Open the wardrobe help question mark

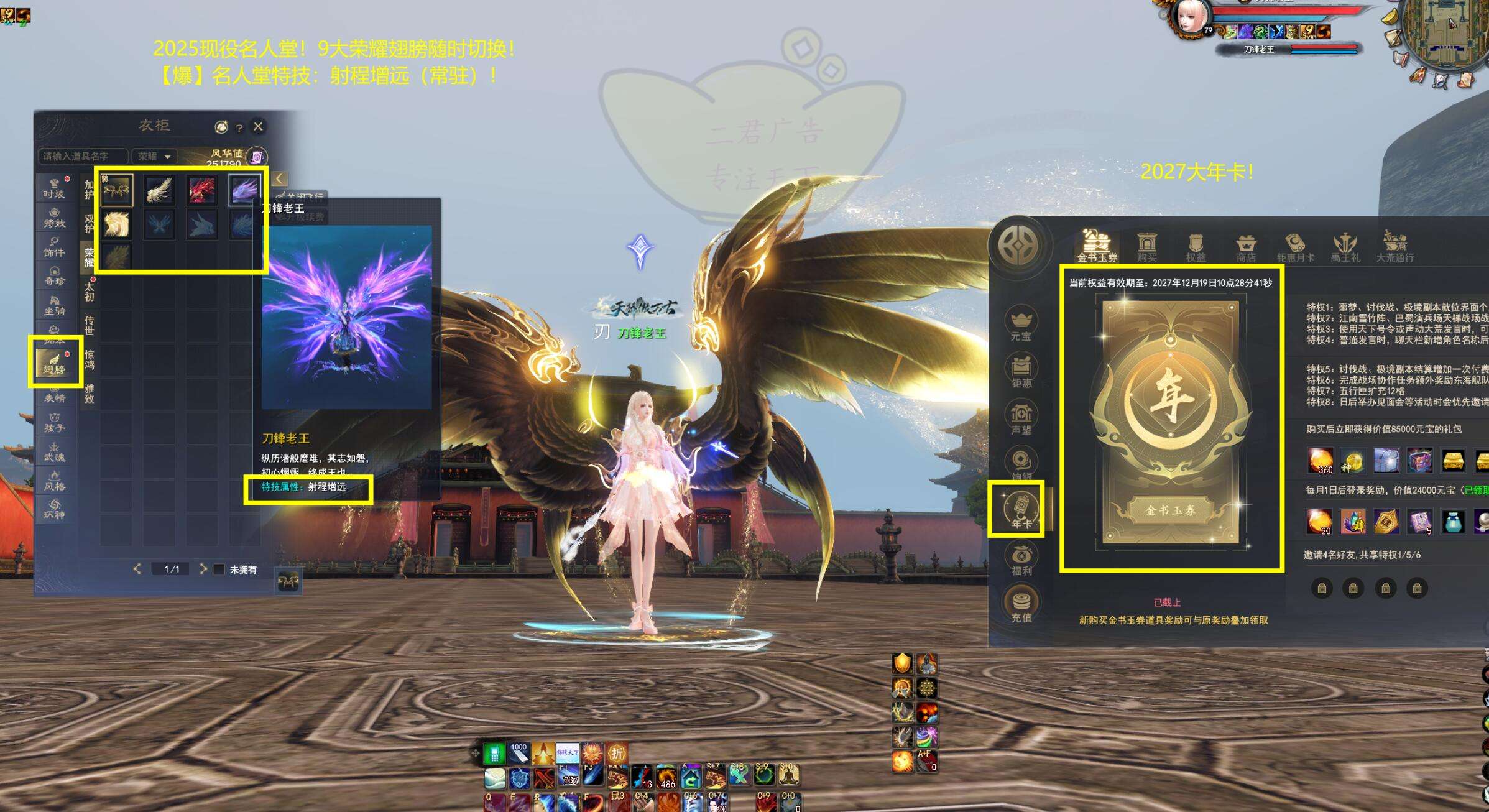point(239,128)
